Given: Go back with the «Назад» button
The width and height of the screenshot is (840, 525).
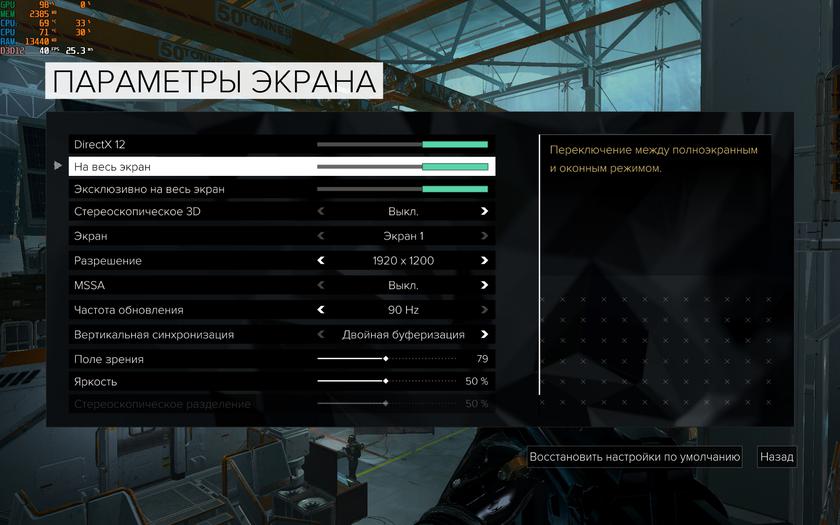Looking at the screenshot, I should pyautogui.click(x=777, y=457).
